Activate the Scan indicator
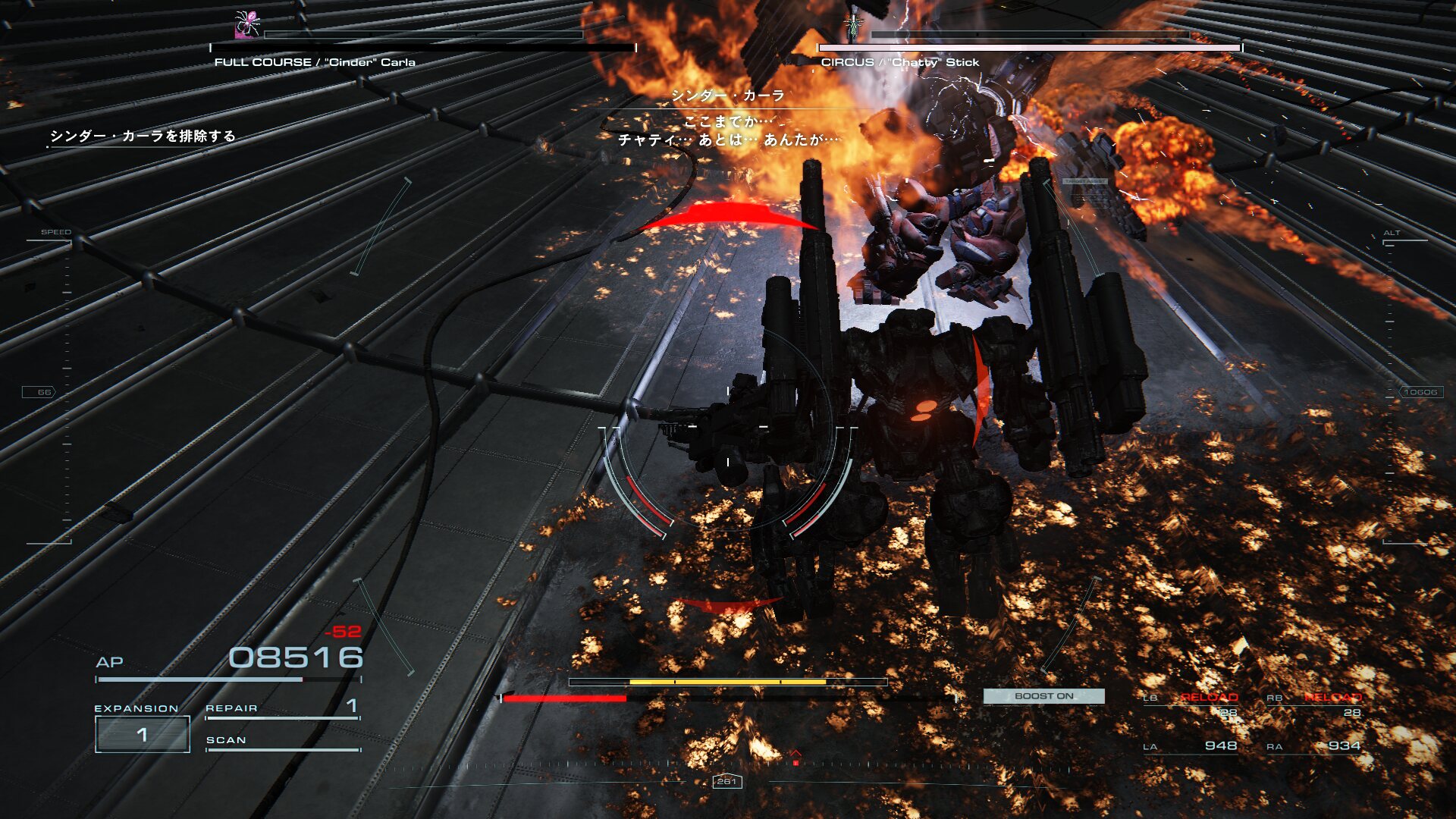Image resolution: width=1456 pixels, height=819 pixels. point(282,741)
